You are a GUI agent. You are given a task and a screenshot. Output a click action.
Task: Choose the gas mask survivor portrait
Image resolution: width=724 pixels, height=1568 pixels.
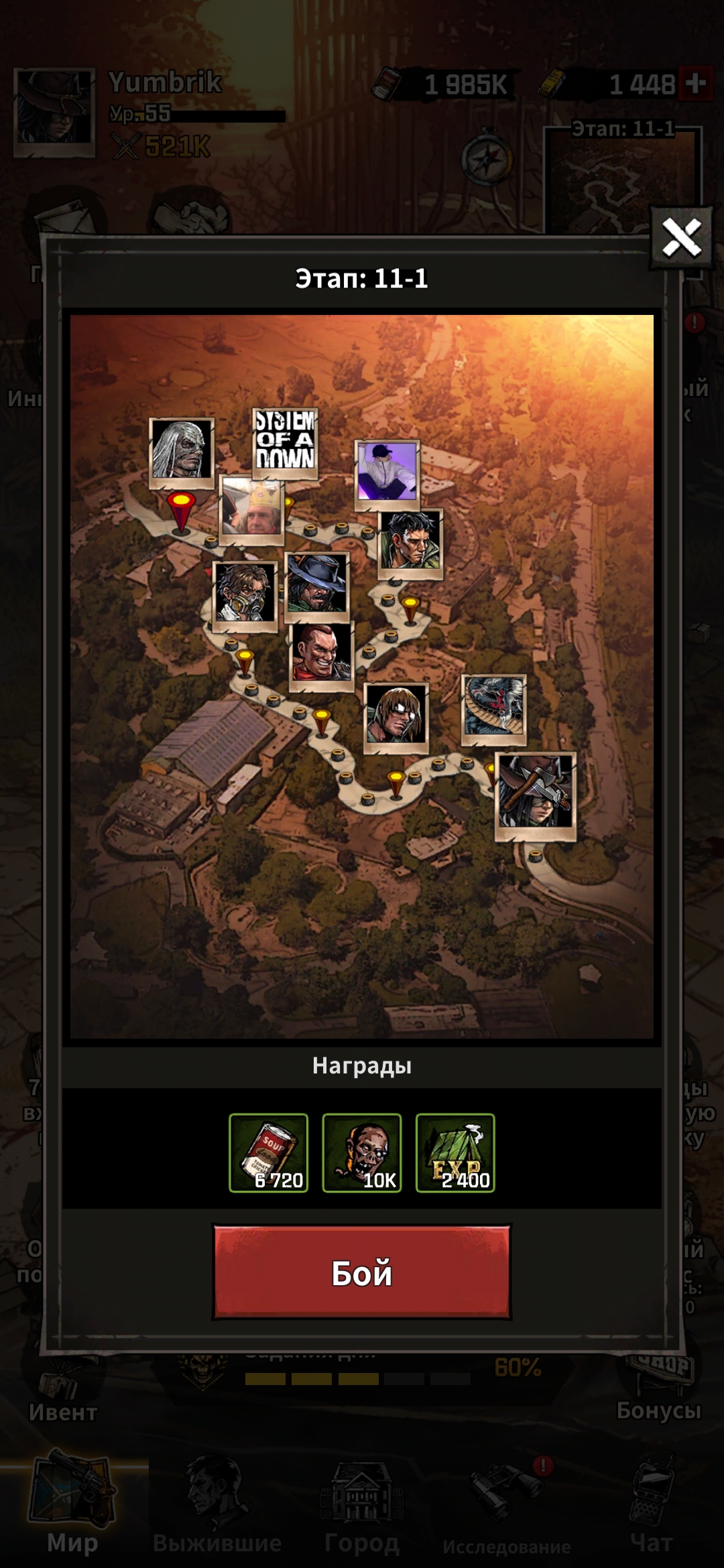pyautogui.click(x=245, y=593)
